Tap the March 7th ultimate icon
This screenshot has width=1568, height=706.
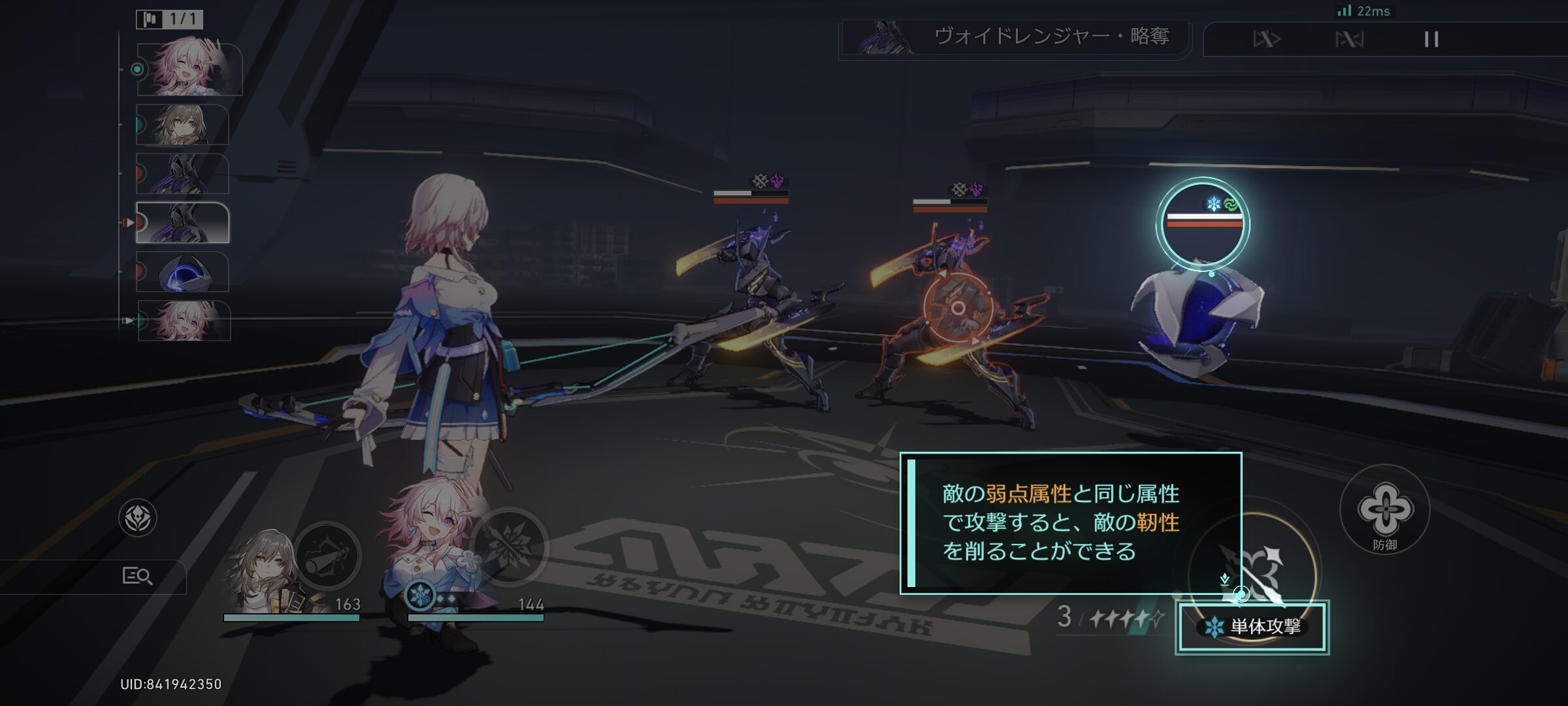510,546
